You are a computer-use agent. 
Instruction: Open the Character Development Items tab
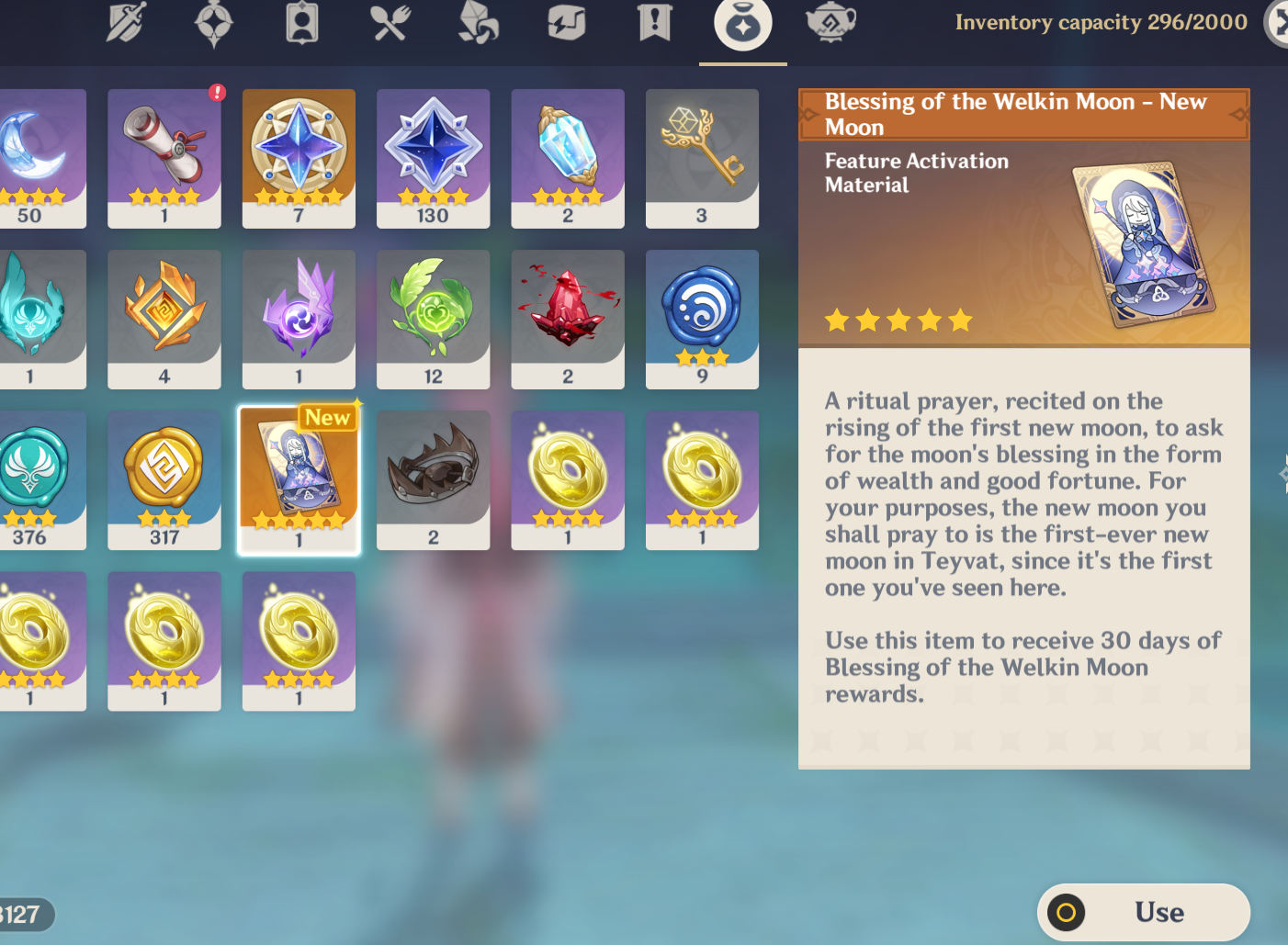[303, 24]
